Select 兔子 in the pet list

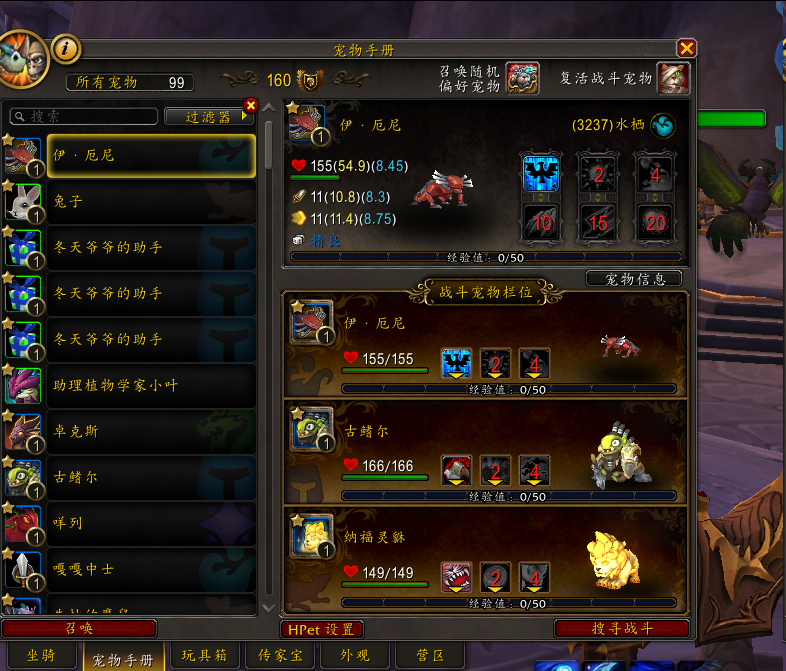coord(128,201)
